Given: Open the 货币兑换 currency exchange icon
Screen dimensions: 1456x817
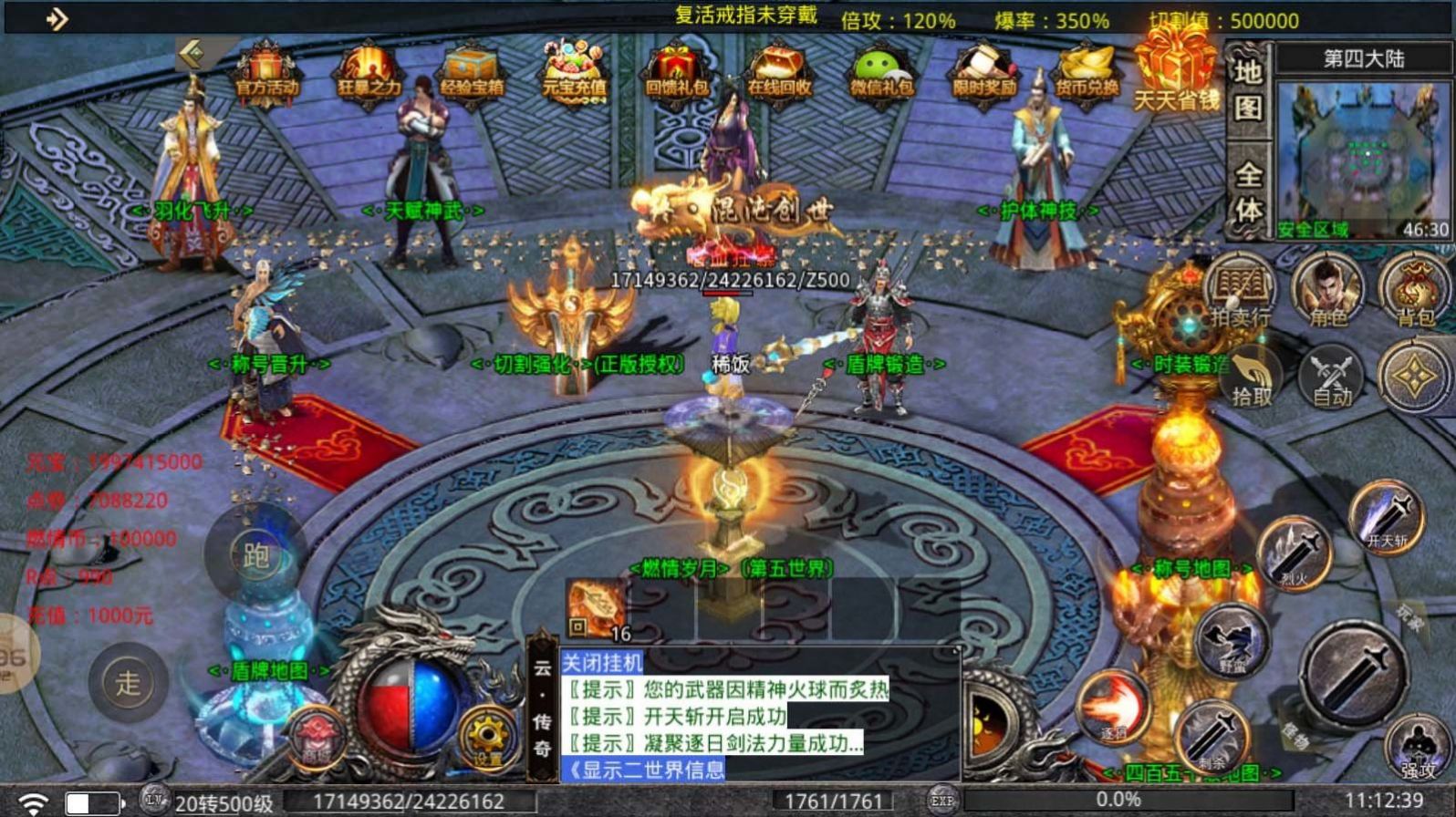Looking at the screenshot, I should (x=1087, y=71).
